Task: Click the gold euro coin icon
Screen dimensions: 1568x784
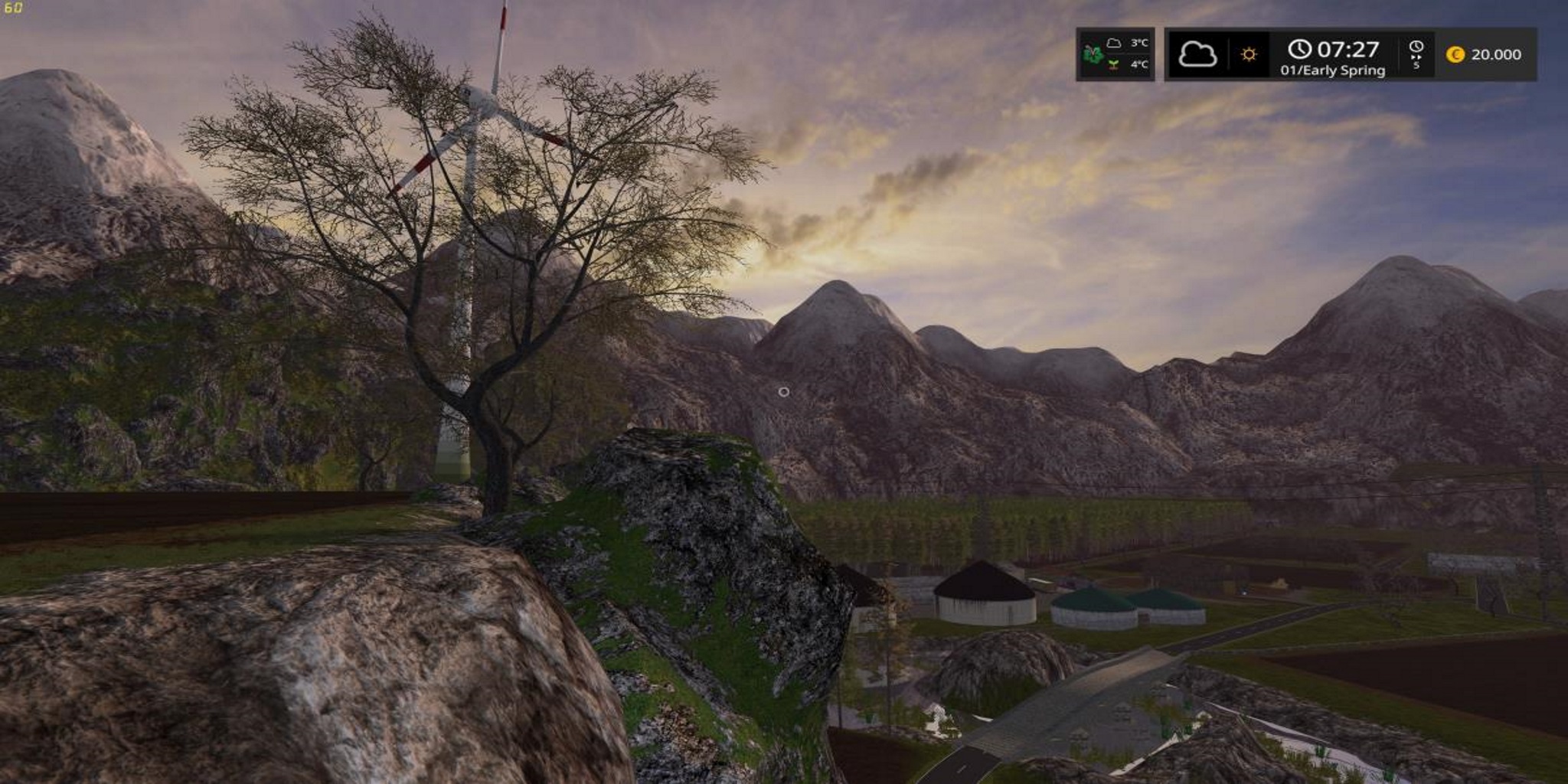Action: 1455,54
